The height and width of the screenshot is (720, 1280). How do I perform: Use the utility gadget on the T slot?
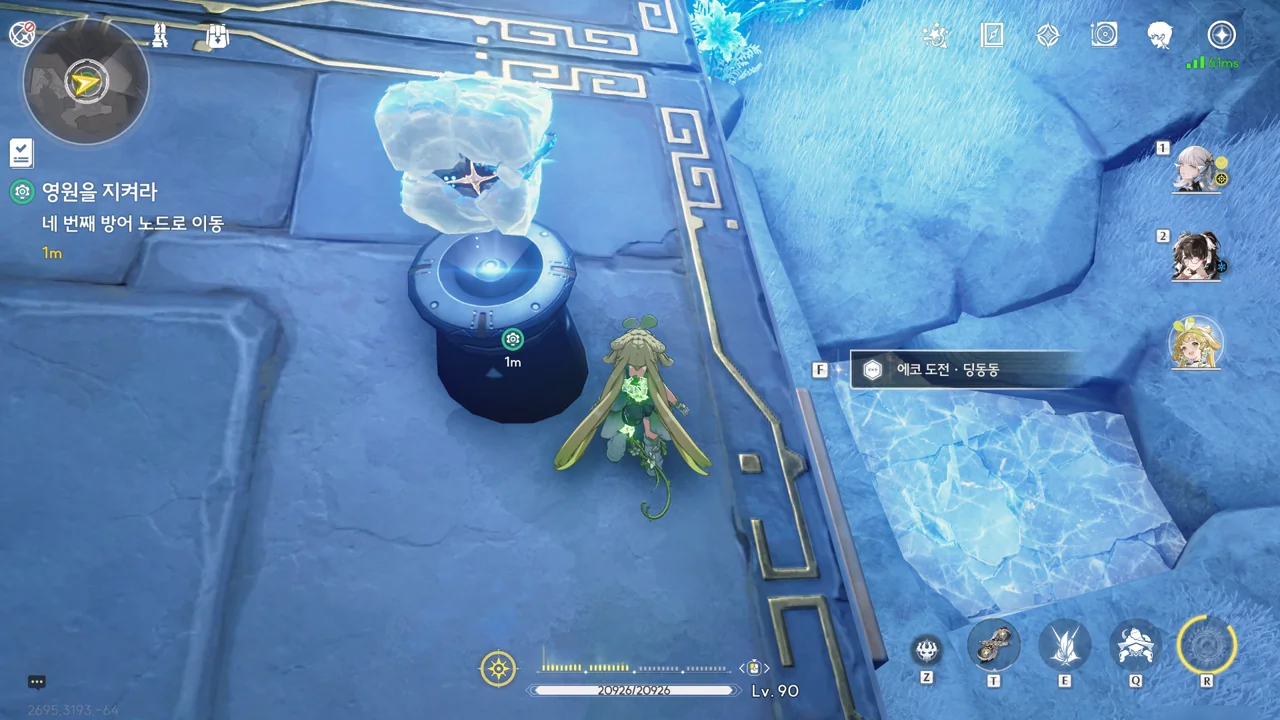(x=993, y=645)
